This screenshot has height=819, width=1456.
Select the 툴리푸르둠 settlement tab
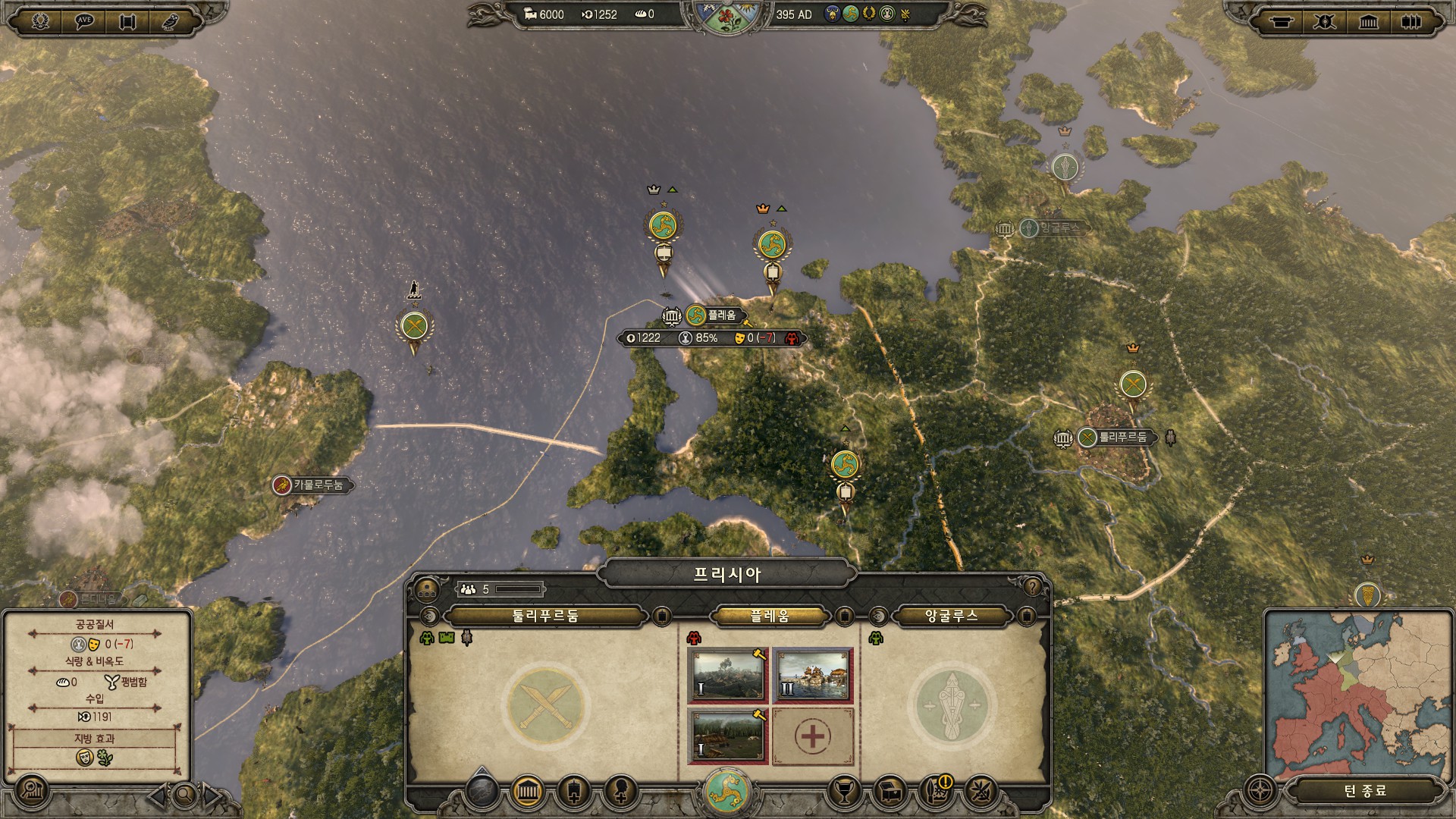coord(545,616)
